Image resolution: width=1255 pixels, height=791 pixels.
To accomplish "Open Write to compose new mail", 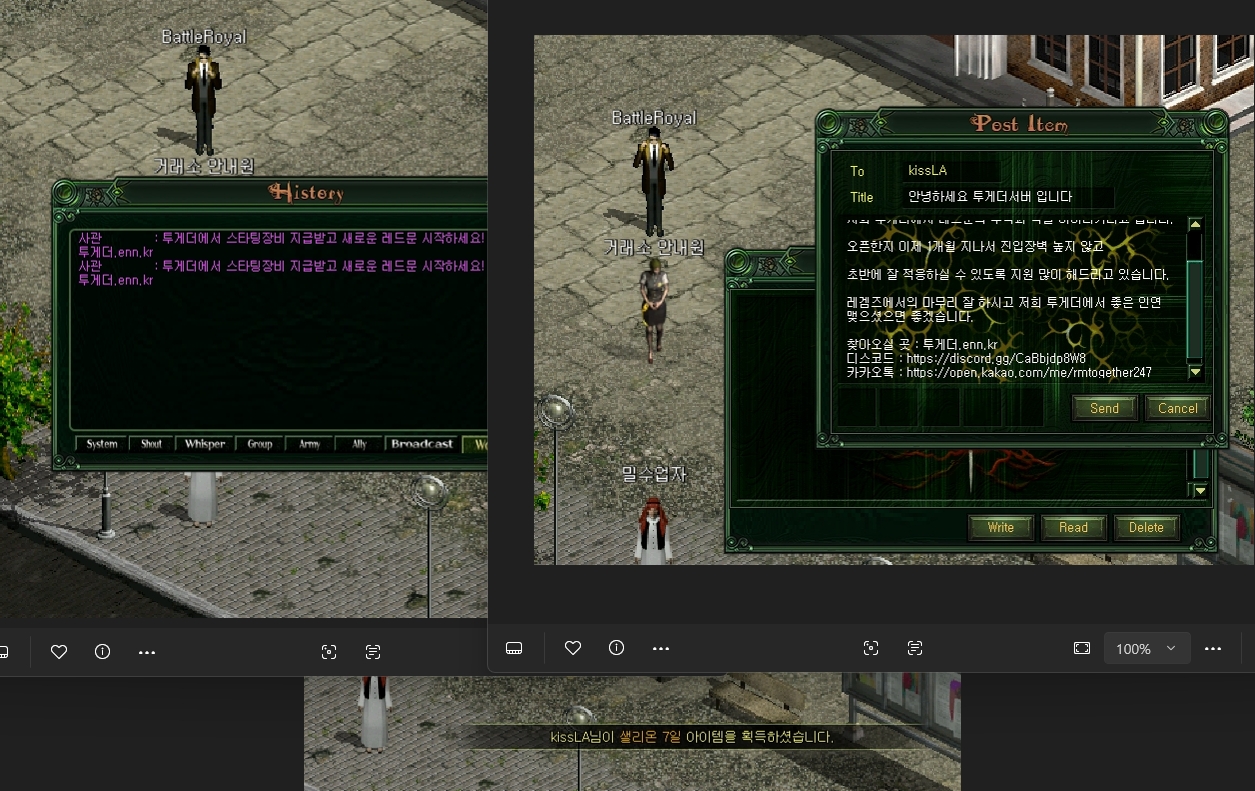I will (x=1000, y=527).
